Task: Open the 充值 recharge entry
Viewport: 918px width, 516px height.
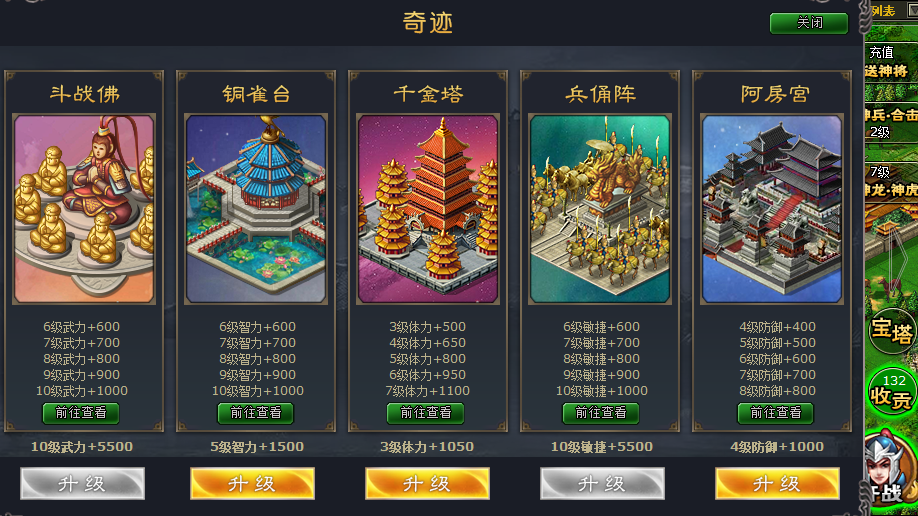Action: point(882,52)
